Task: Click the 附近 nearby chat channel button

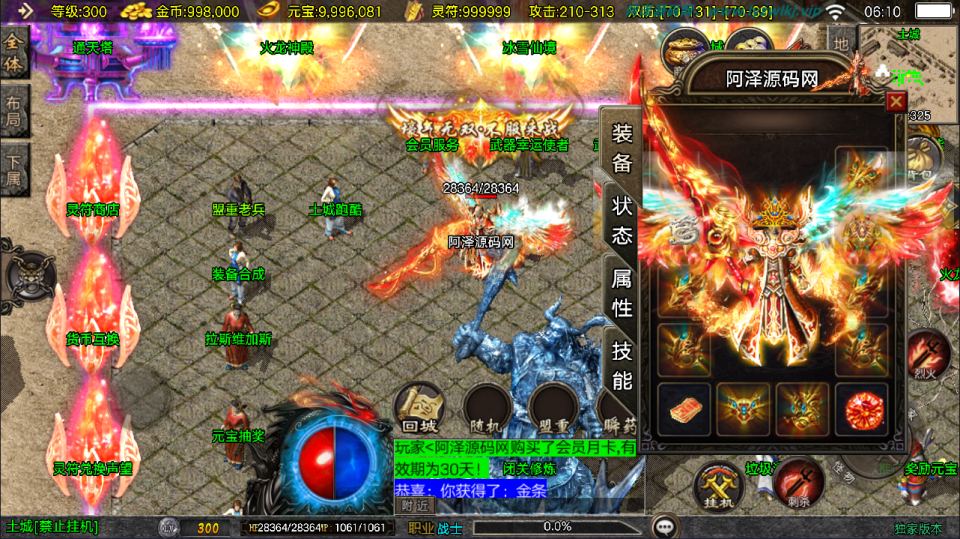Action: coord(415,504)
